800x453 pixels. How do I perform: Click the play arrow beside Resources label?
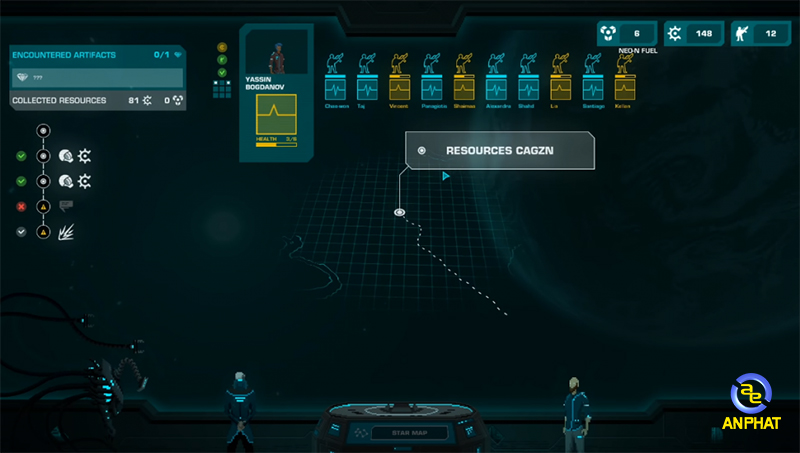pyautogui.click(x=446, y=176)
